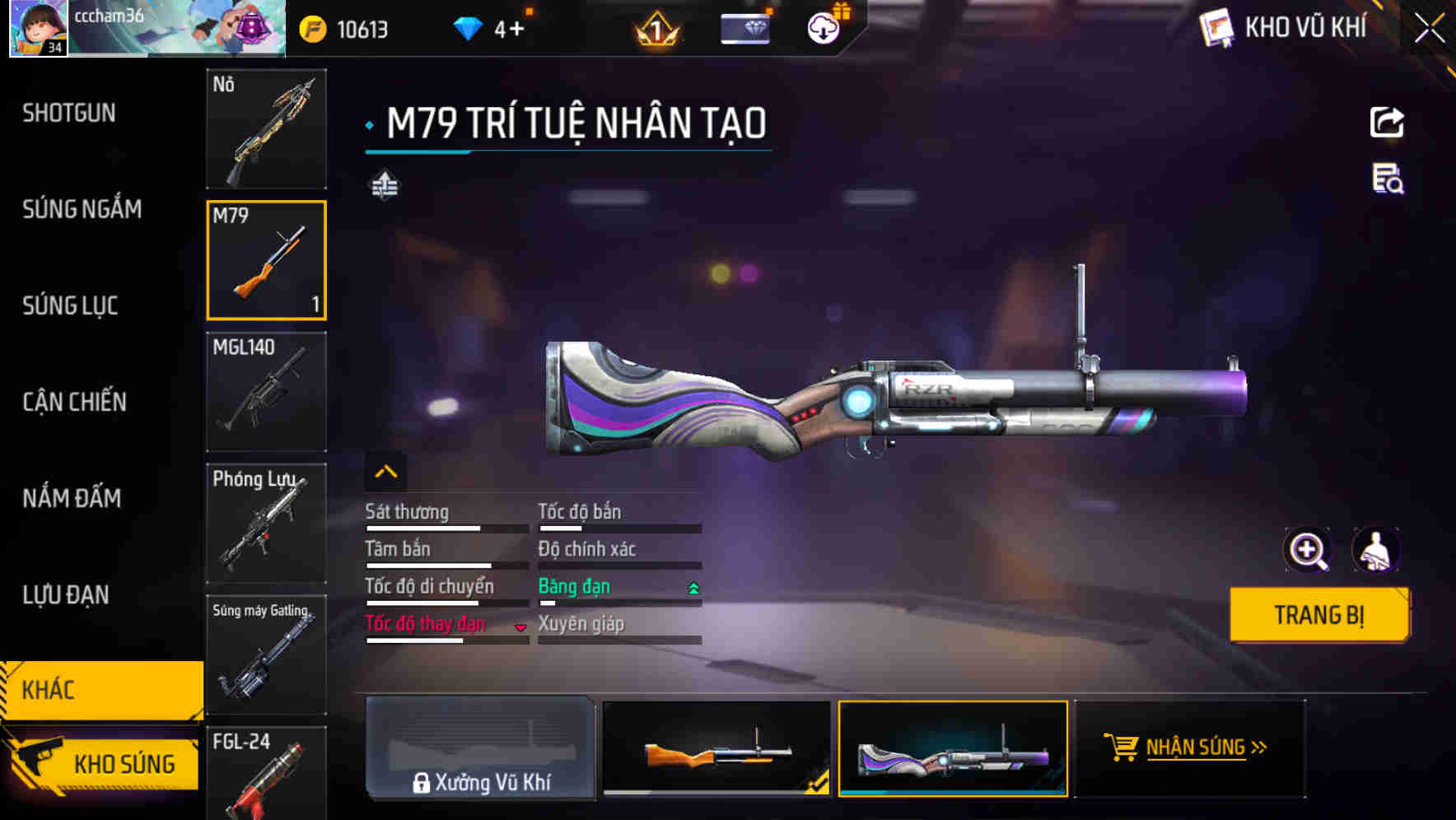Select the Phóng Lựu launcher tile

[x=266, y=524]
